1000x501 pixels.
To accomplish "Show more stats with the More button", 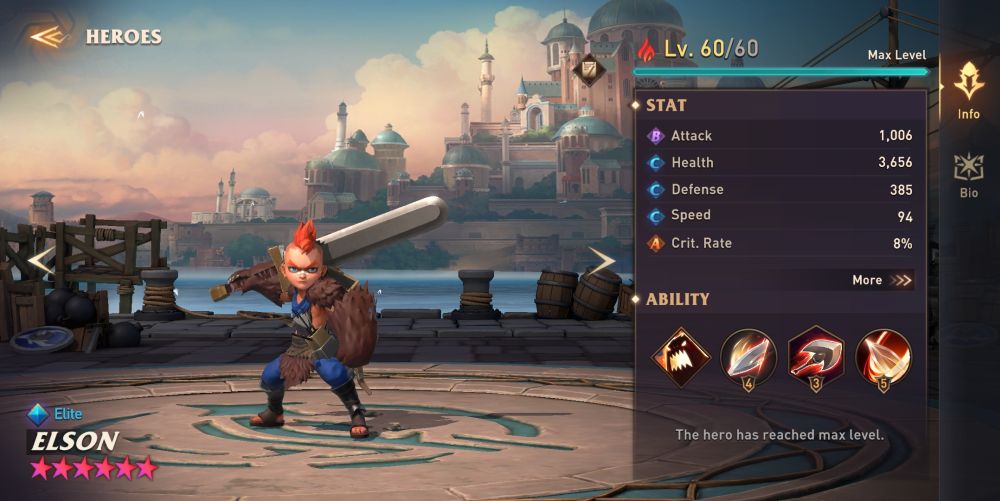I will pyautogui.click(x=882, y=281).
